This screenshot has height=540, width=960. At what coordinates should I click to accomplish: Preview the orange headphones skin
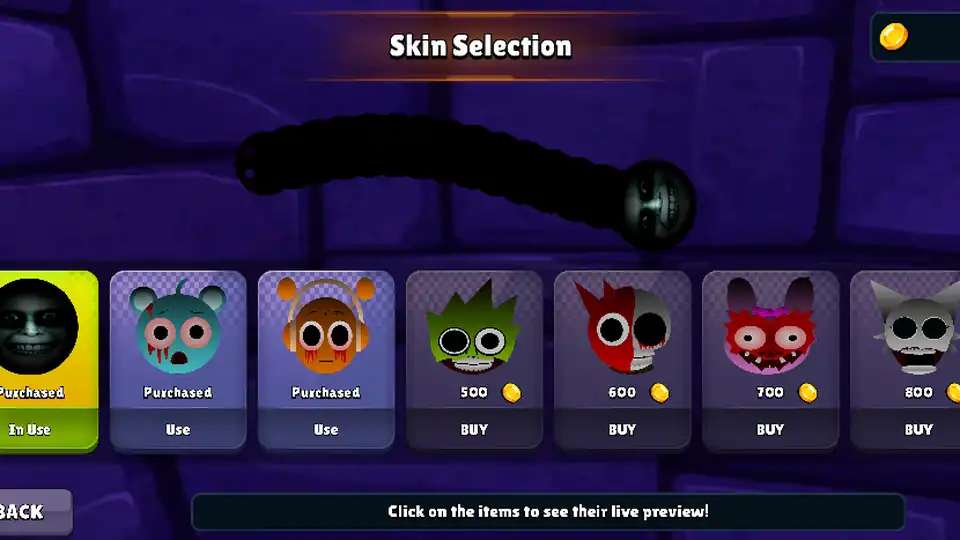click(326, 330)
